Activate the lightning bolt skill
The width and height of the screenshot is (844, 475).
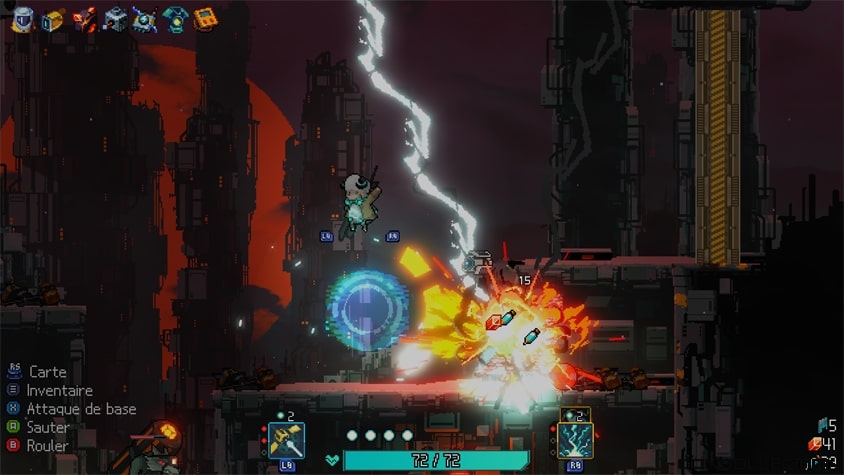[x=575, y=440]
